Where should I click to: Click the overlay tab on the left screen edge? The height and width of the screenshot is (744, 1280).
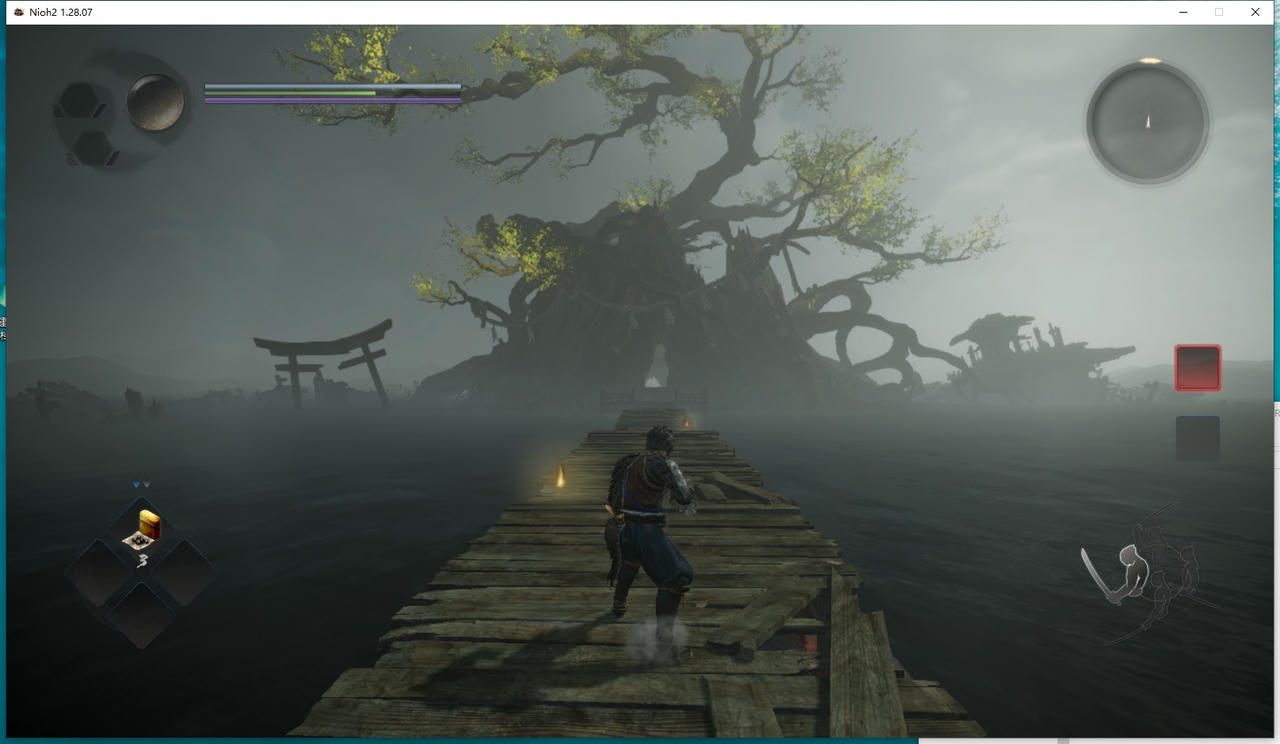4,328
